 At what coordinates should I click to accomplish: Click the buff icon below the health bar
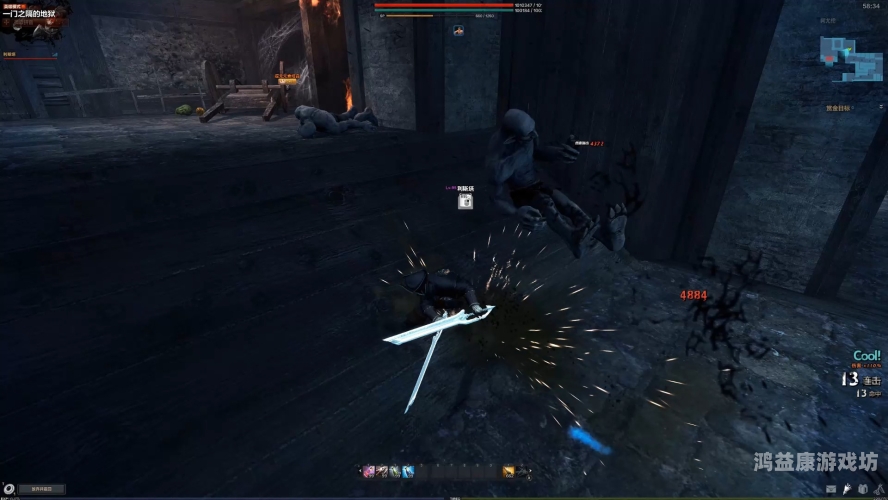coord(458,31)
